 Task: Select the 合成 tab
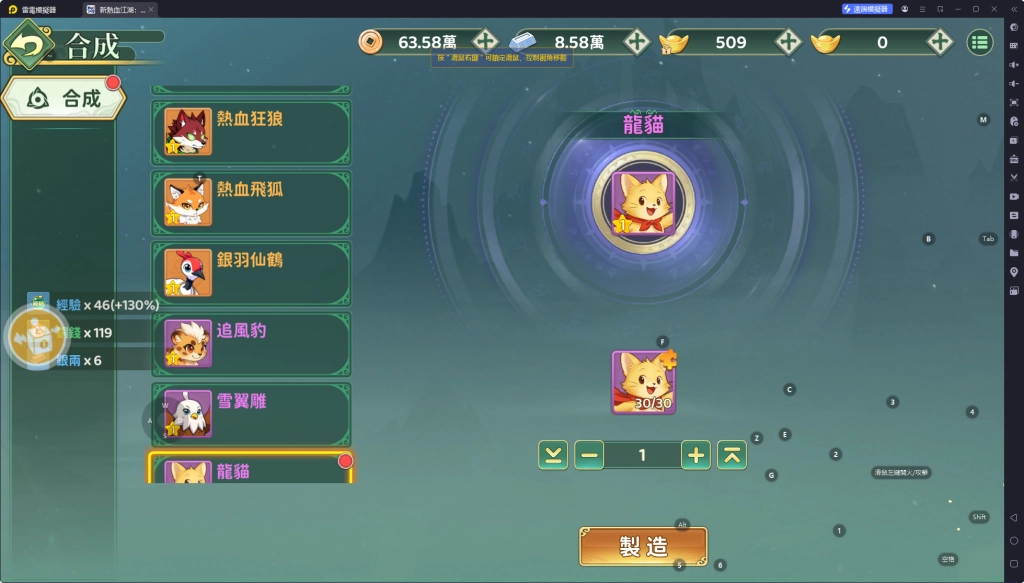point(66,98)
